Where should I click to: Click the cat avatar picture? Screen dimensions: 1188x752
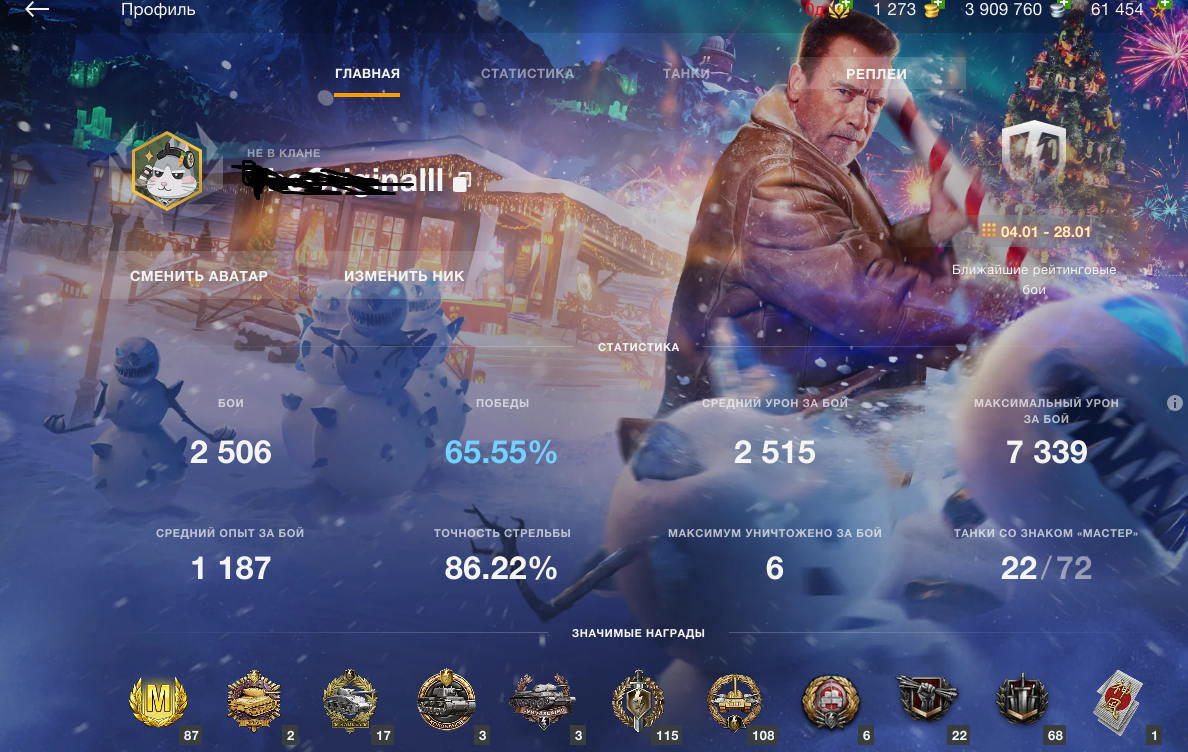pyautogui.click(x=168, y=171)
